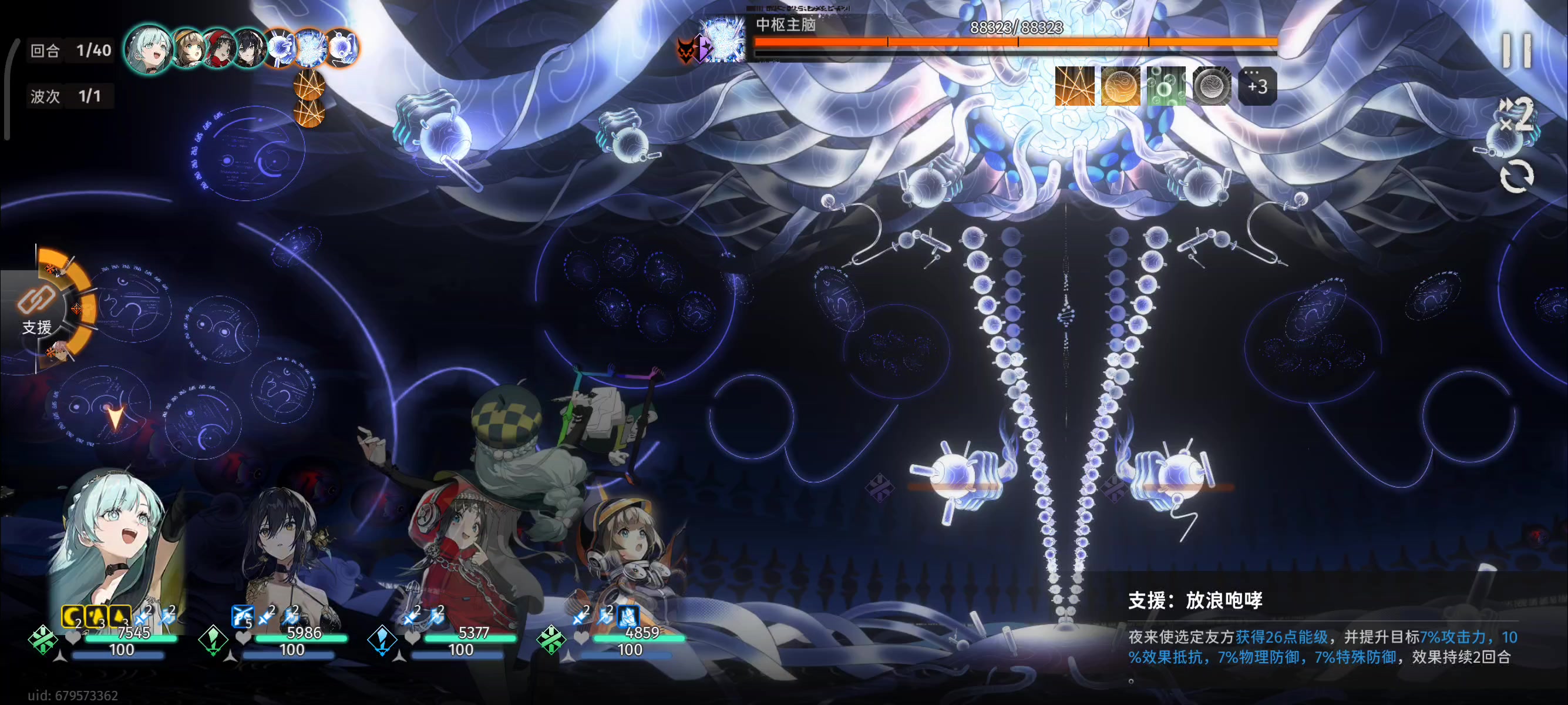Toggle the x2 battle speed
This screenshot has height=705, width=1568.
(1516, 115)
